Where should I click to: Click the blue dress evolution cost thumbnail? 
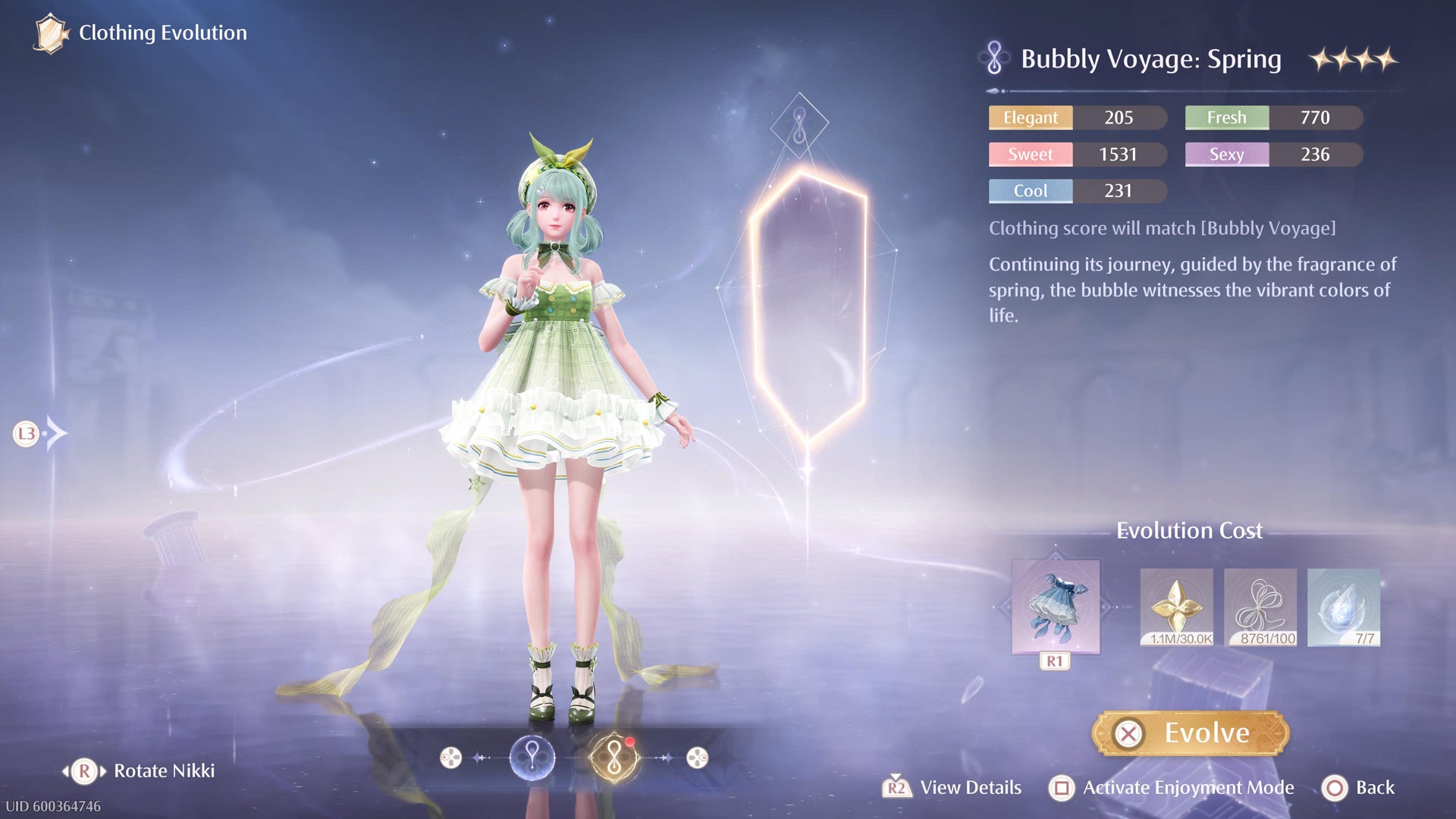click(1054, 607)
